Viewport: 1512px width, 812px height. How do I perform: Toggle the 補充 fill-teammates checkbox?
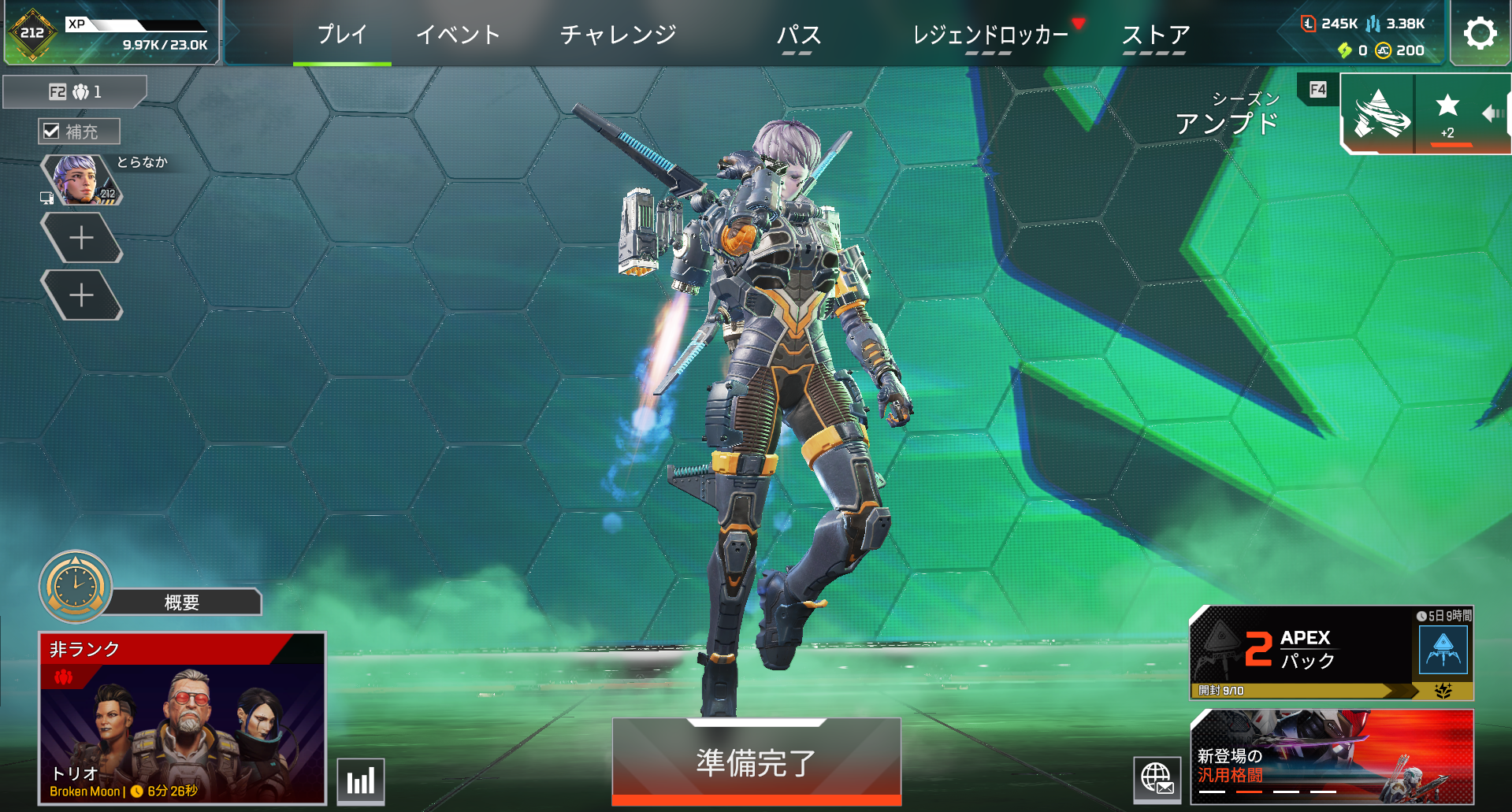tap(54, 131)
